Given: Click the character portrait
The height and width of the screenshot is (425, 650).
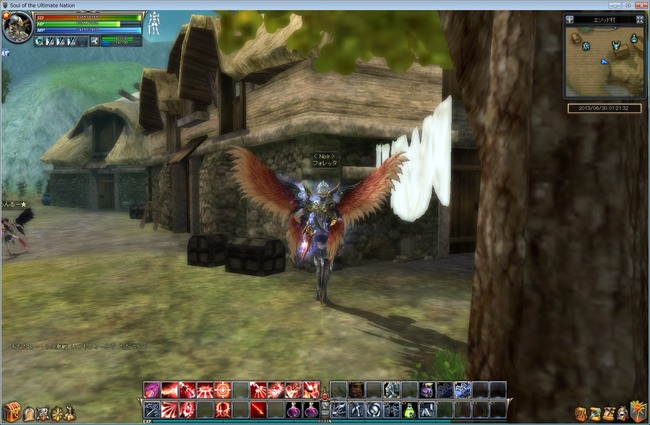Looking at the screenshot, I should tap(16, 28).
